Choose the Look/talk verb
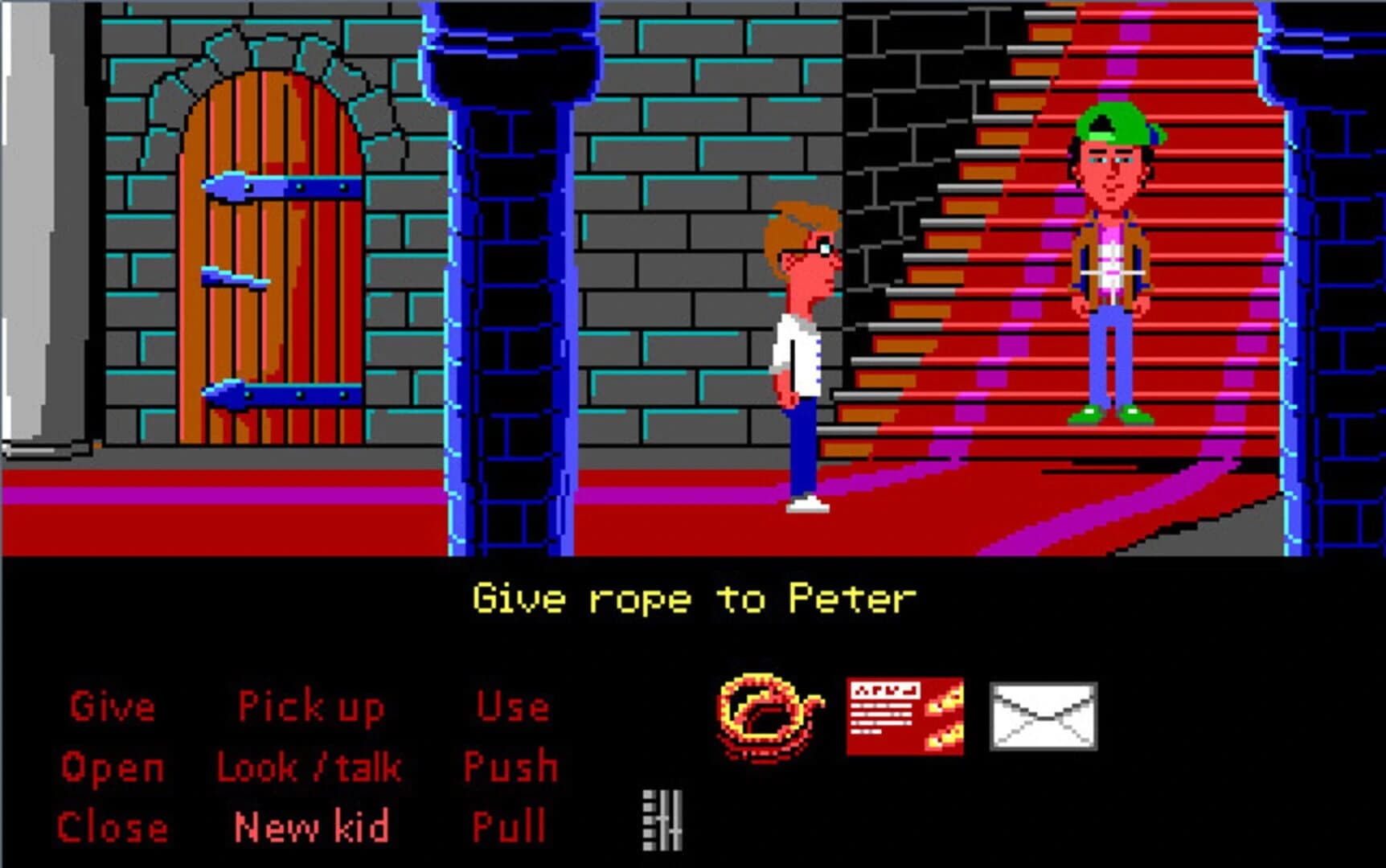The width and height of the screenshot is (1386, 868). coord(308,766)
